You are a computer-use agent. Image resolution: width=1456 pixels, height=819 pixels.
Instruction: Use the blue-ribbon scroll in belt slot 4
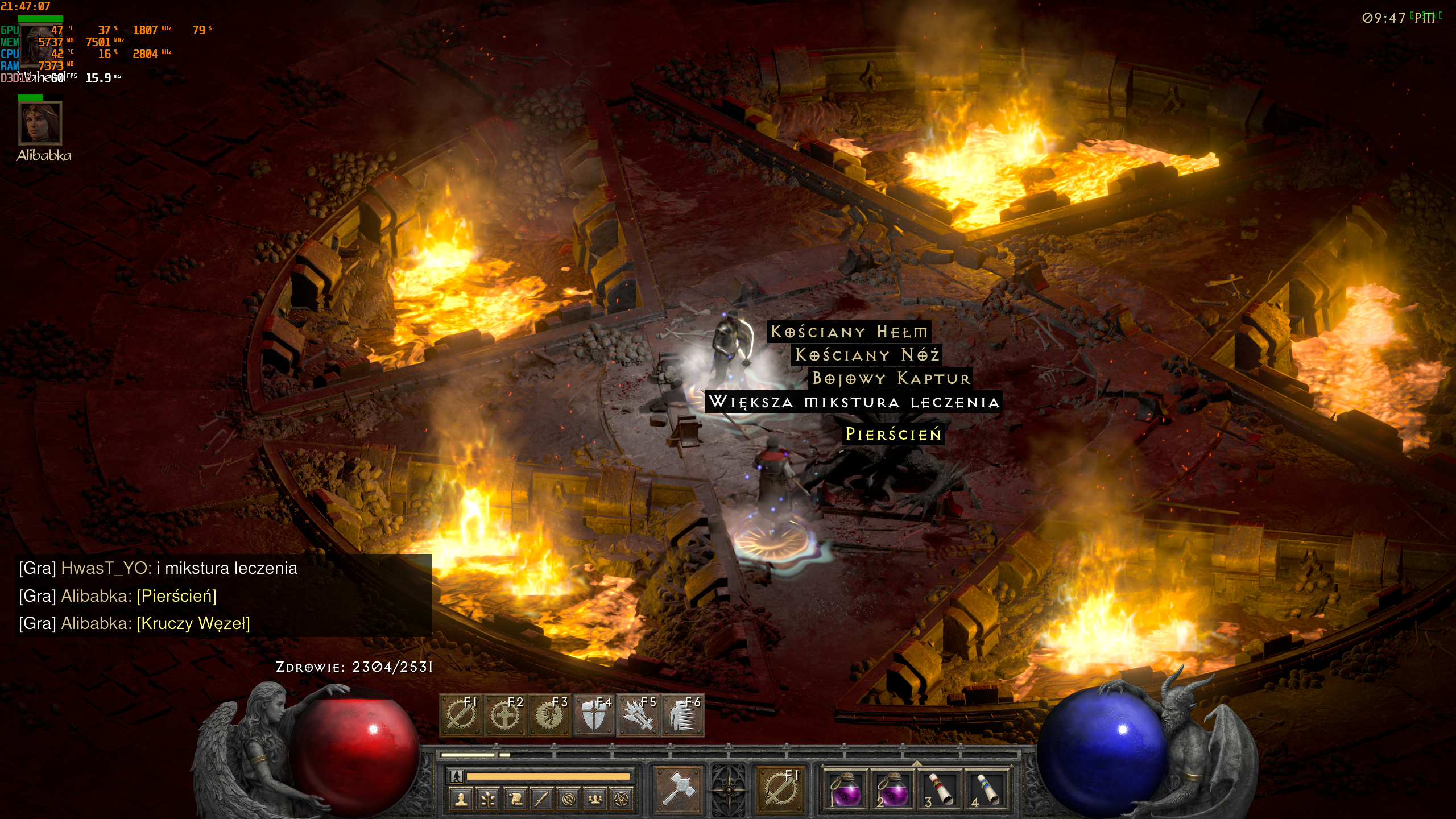986,790
